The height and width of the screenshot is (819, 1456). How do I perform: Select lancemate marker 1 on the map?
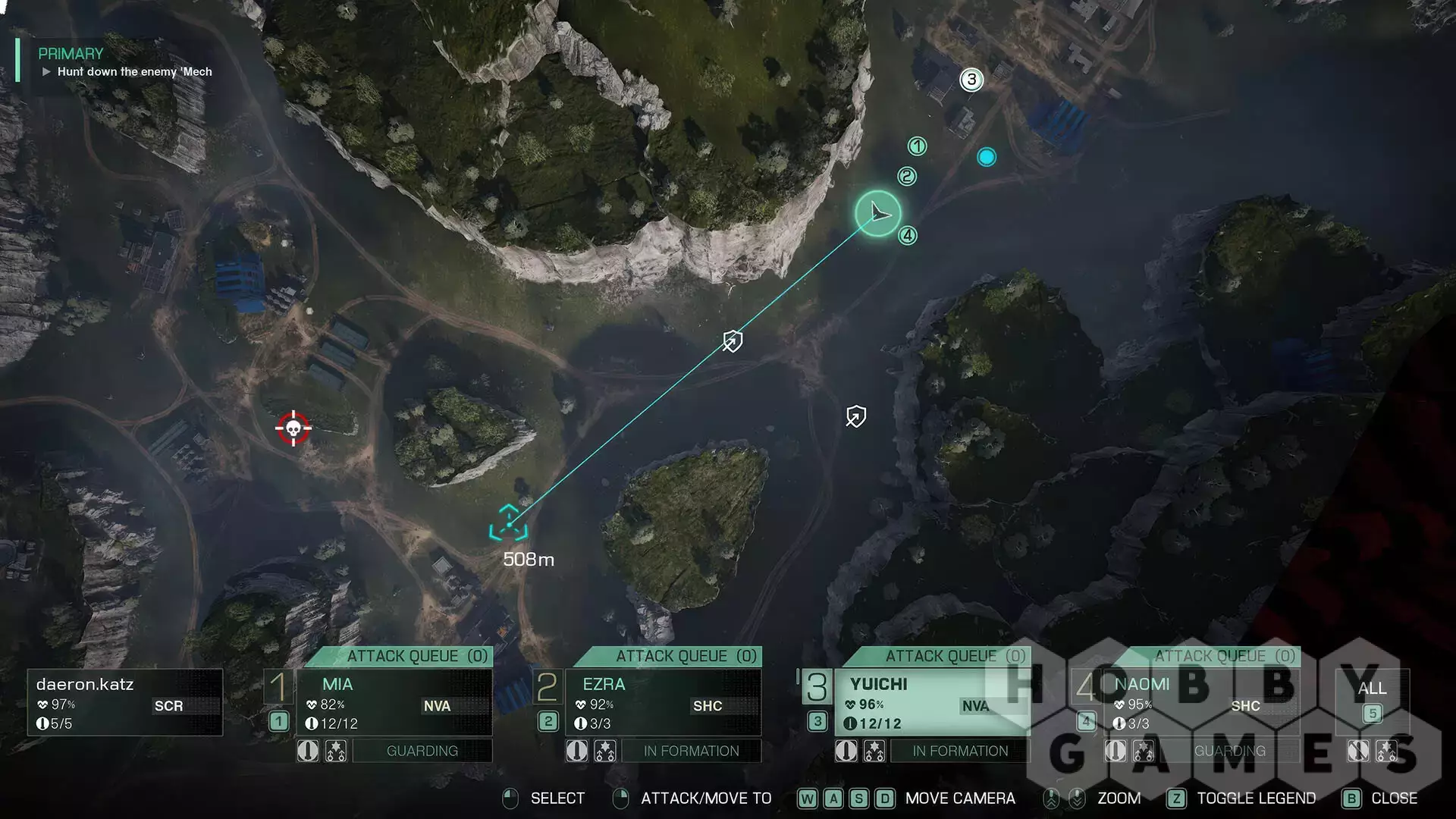click(917, 146)
